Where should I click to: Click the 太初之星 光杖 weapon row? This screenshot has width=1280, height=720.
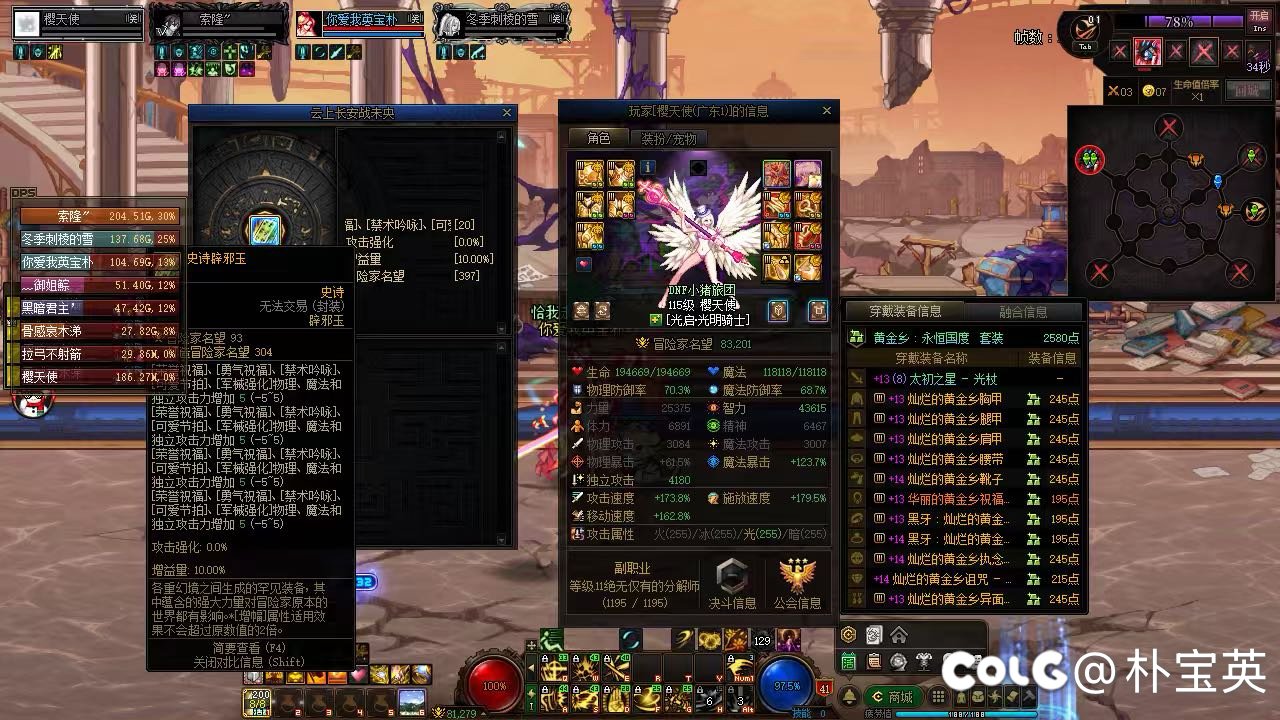(x=964, y=379)
